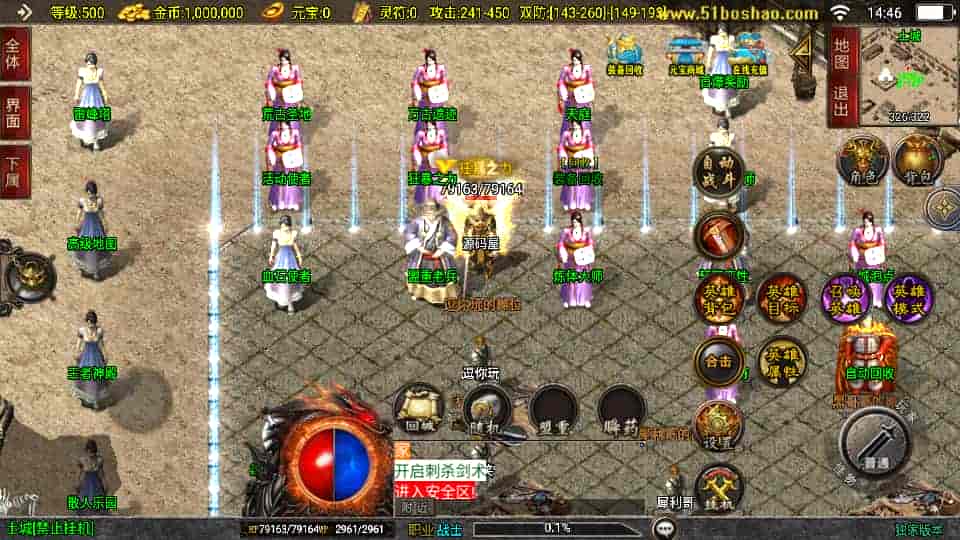Screen dimensions: 960x540
Task: Switch to the 界面 tab
Action: click(x=14, y=111)
